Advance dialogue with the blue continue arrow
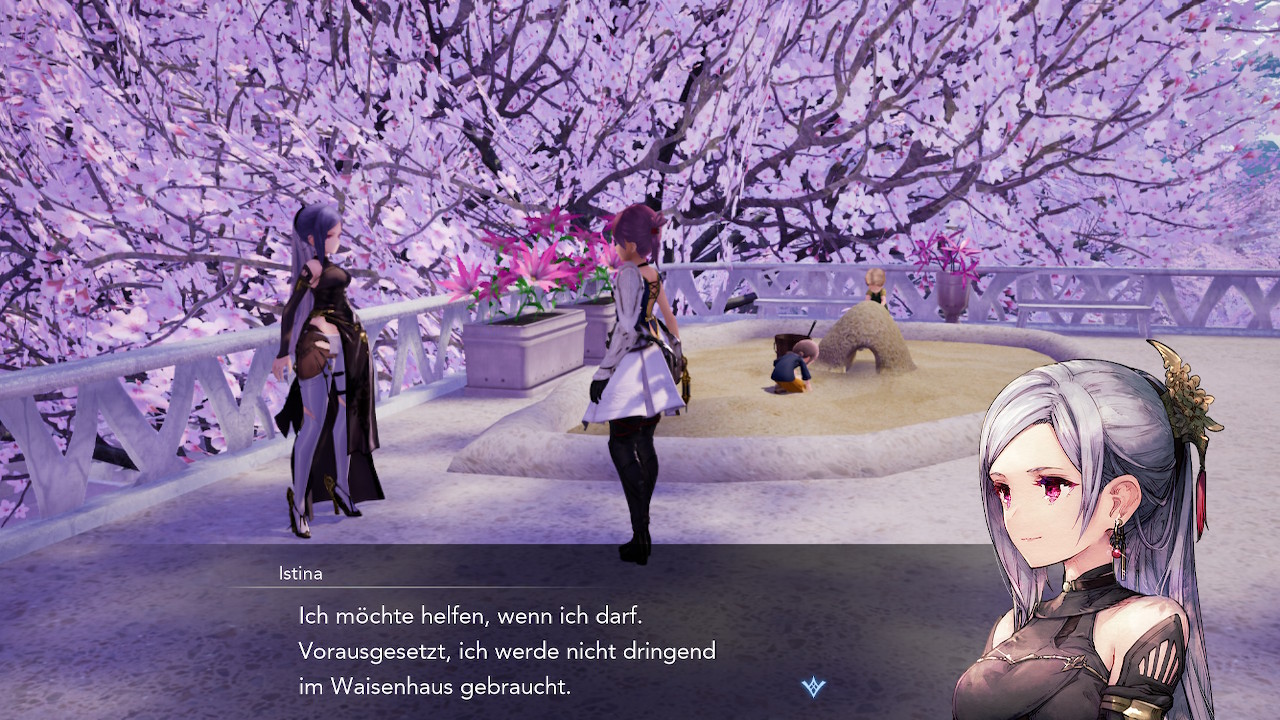 (813, 687)
